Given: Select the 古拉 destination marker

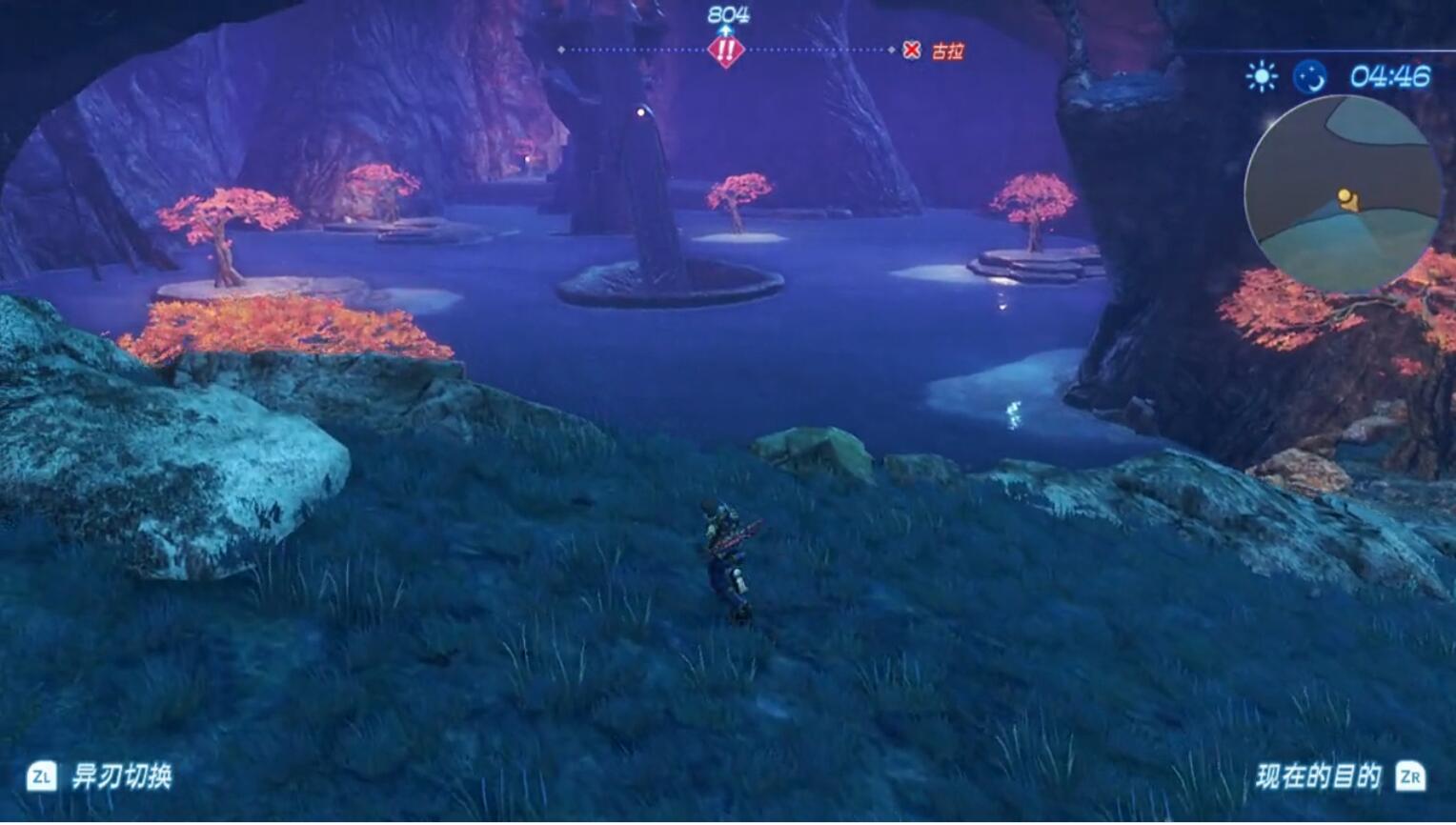Looking at the screenshot, I should [x=935, y=50].
